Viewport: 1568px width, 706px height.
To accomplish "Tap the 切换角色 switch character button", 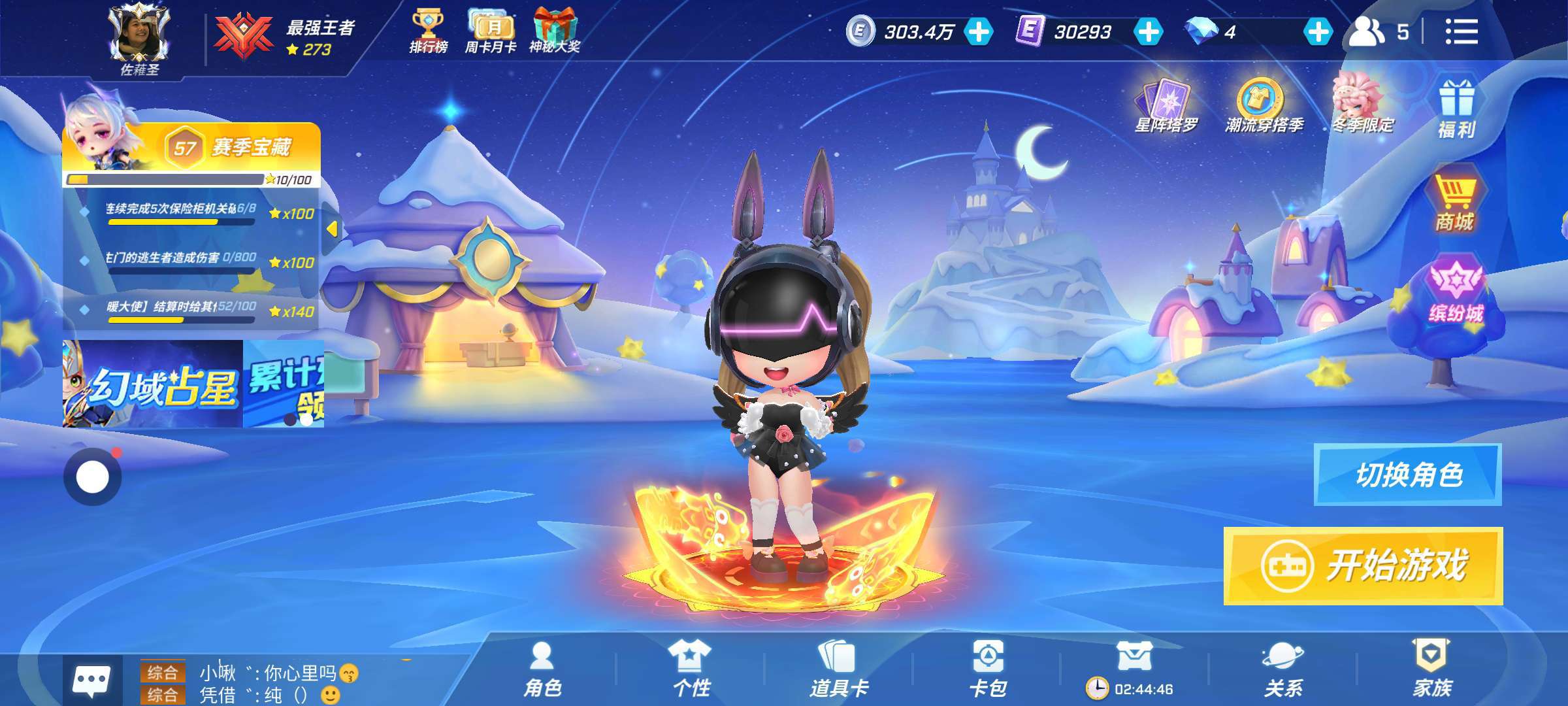I will pyautogui.click(x=1407, y=475).
